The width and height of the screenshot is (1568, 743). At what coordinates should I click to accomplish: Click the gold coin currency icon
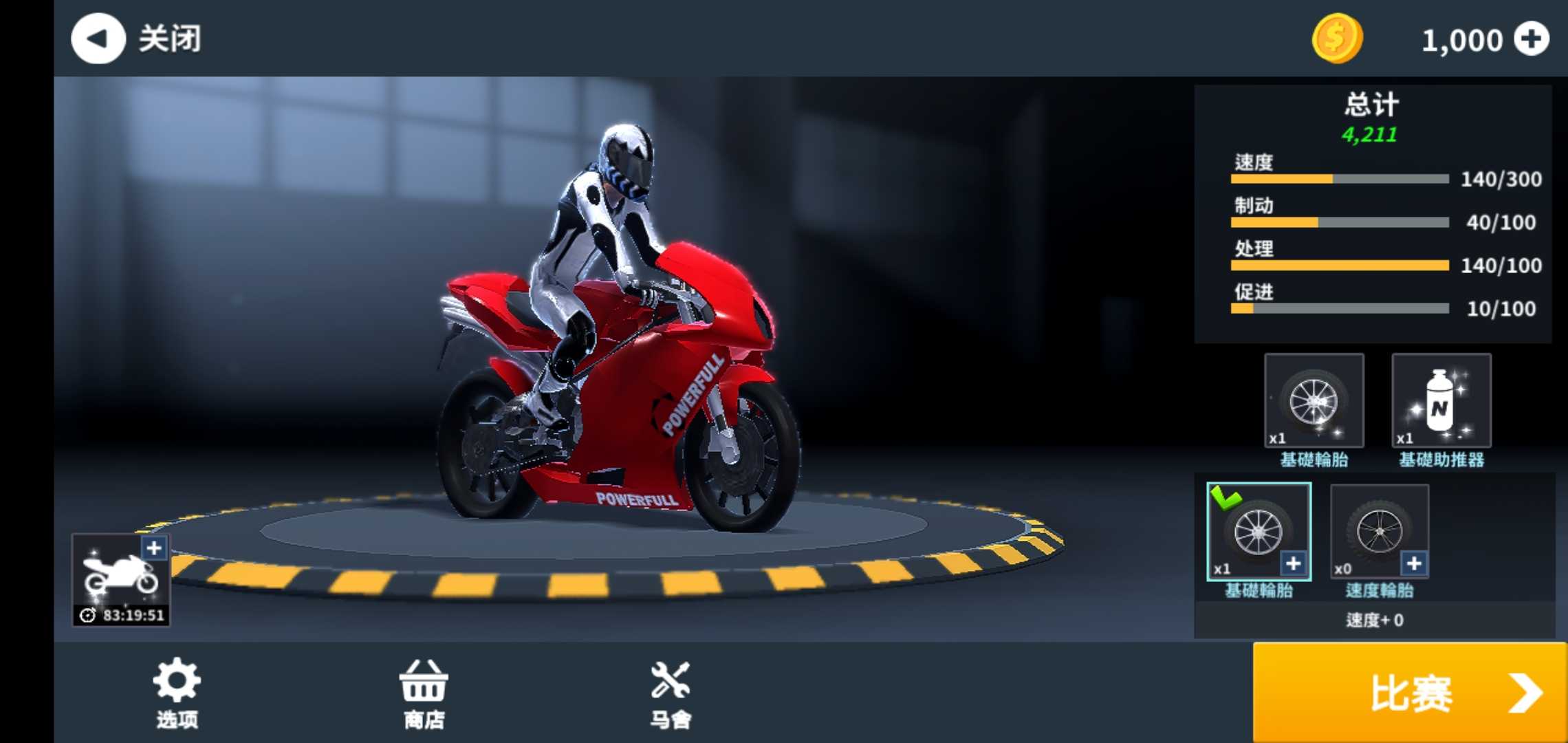(x=1336, y=39)
